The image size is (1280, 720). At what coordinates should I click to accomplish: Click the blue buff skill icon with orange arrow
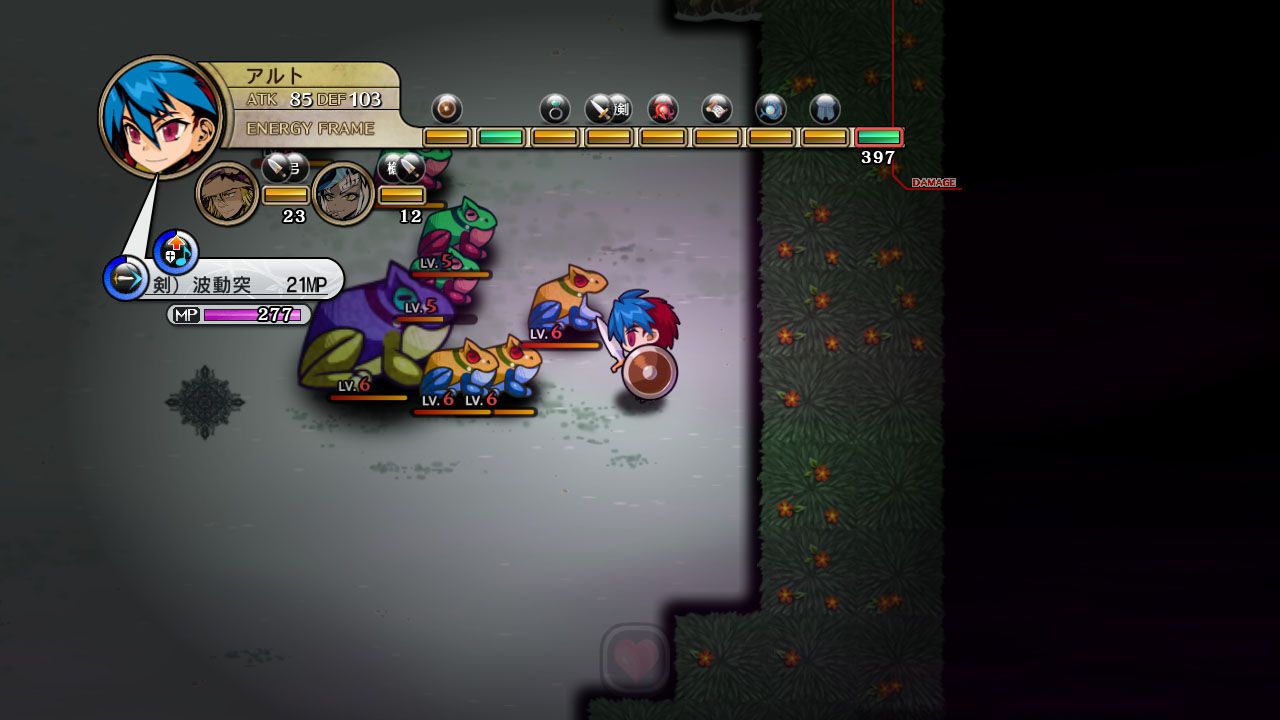(x=176, y=250)
